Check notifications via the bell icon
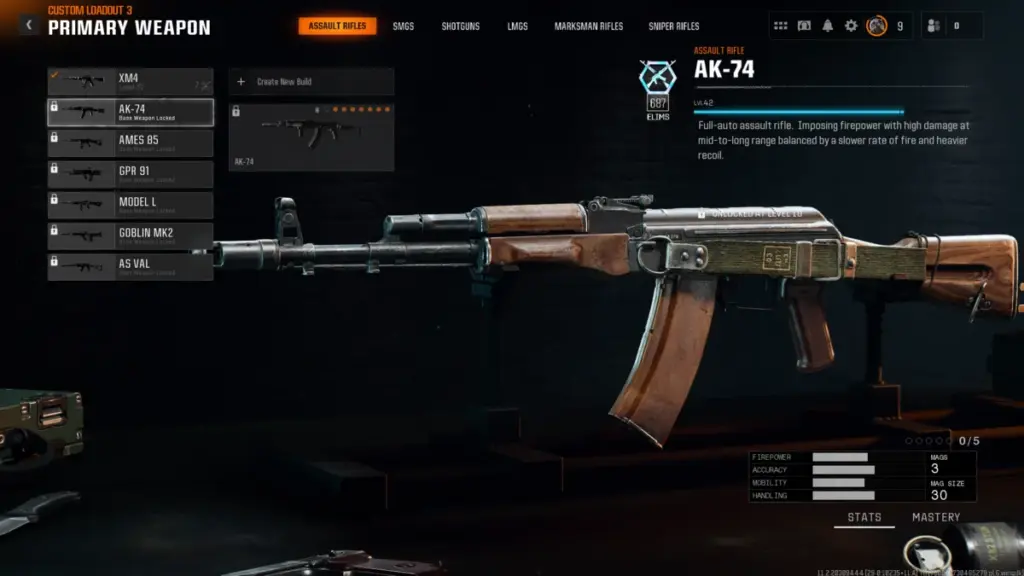 [828, 26]
